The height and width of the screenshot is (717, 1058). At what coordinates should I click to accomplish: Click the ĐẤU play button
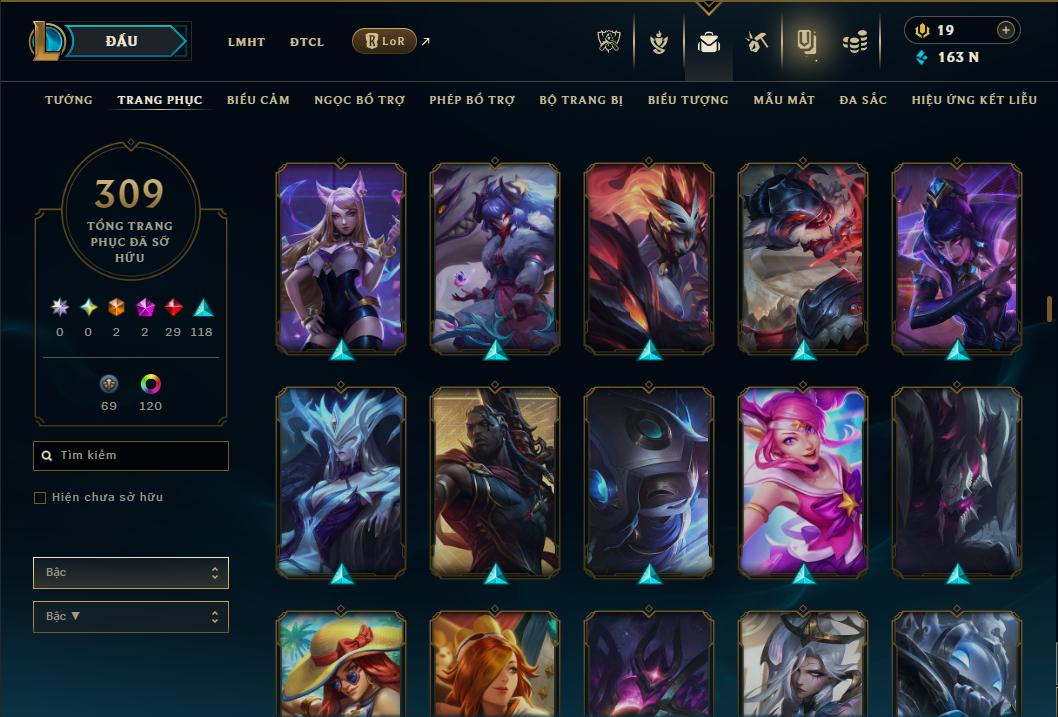click(122, 41)
